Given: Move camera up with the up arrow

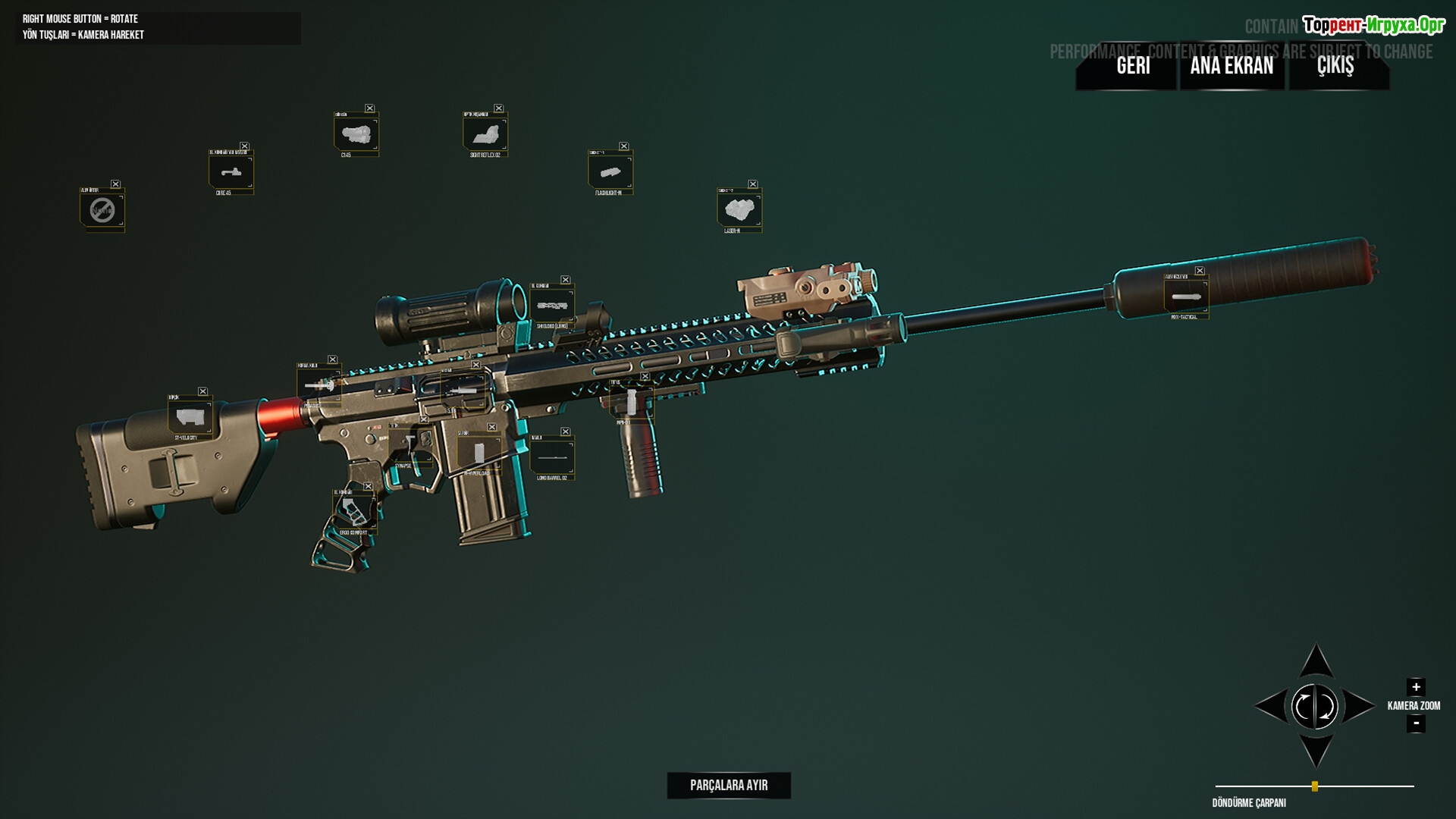Looking at the screenshot, I should coord(1316,661).
